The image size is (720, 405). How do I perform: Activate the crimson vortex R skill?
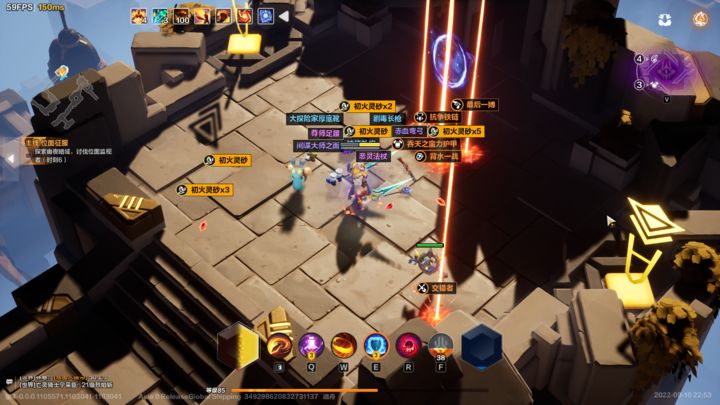click(408, 346)
